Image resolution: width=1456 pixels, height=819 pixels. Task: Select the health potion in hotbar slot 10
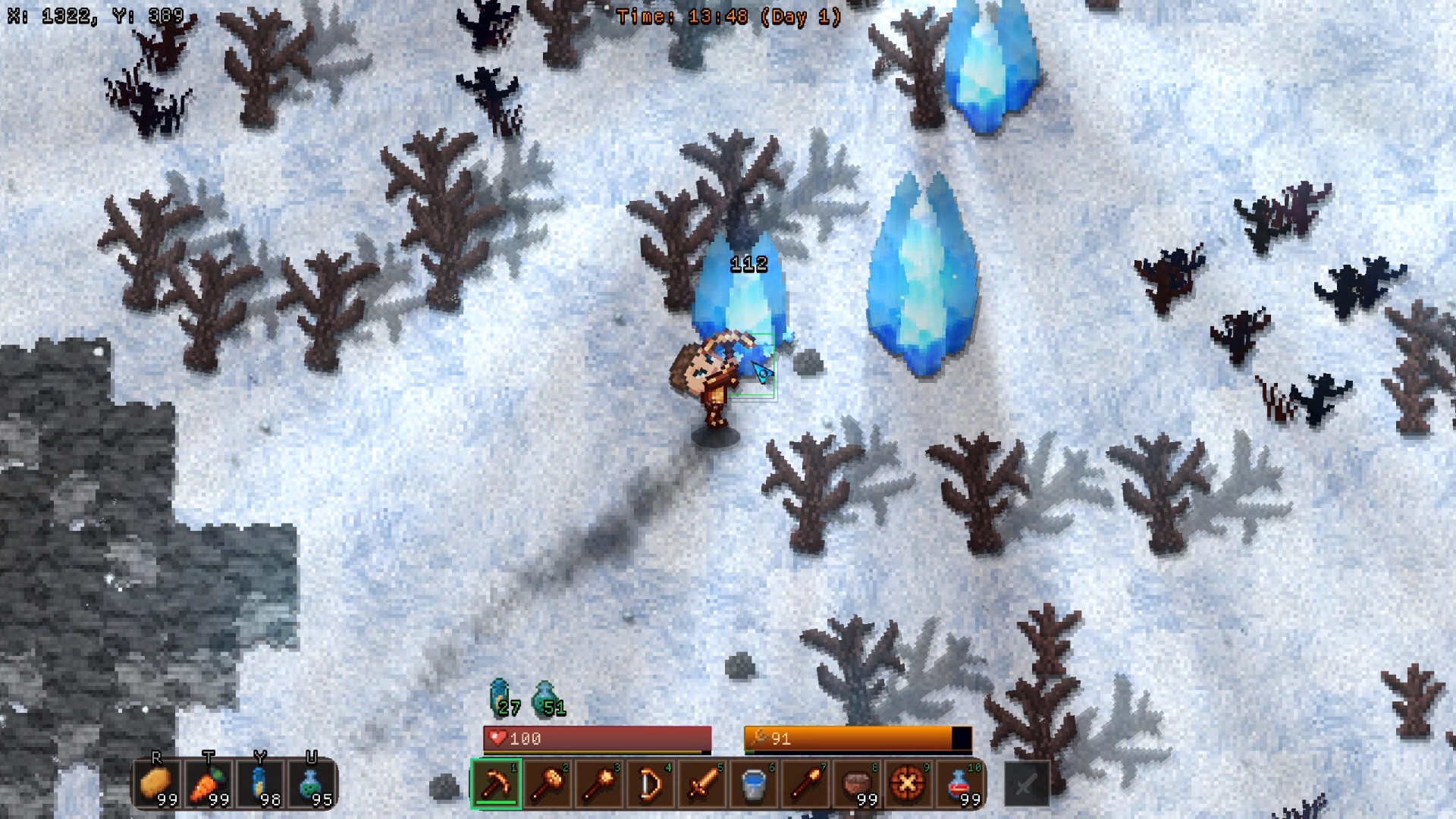(x=960, y=785)
